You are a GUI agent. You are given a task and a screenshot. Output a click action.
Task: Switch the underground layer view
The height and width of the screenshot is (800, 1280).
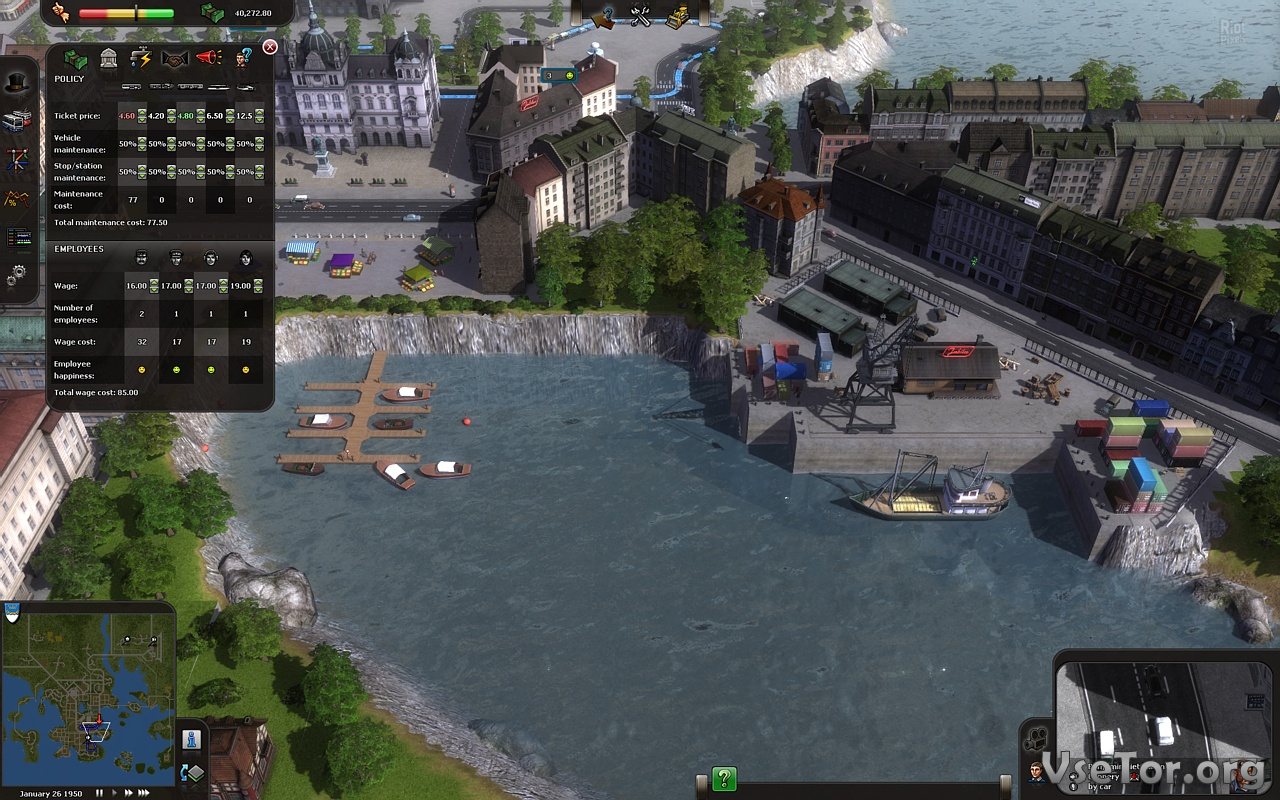pyautogui.click(x=192, y=773)
